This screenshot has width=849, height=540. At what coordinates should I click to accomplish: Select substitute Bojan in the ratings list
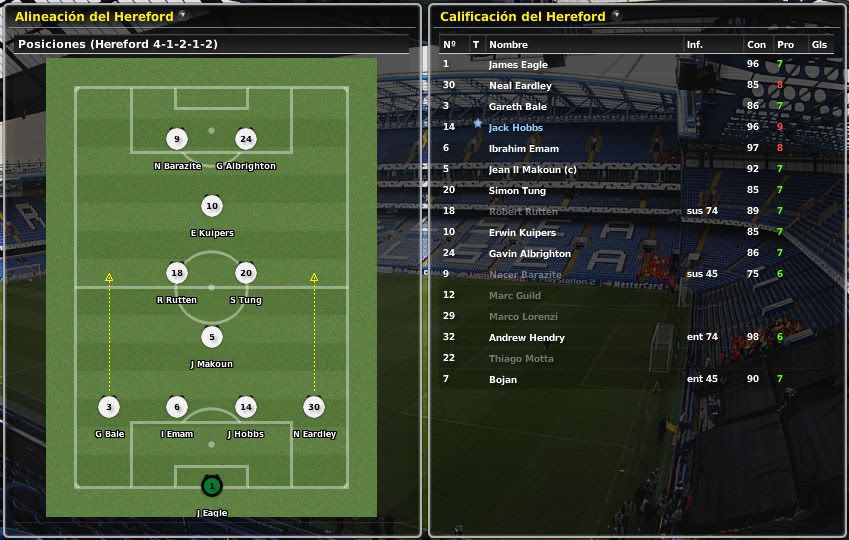503,380
